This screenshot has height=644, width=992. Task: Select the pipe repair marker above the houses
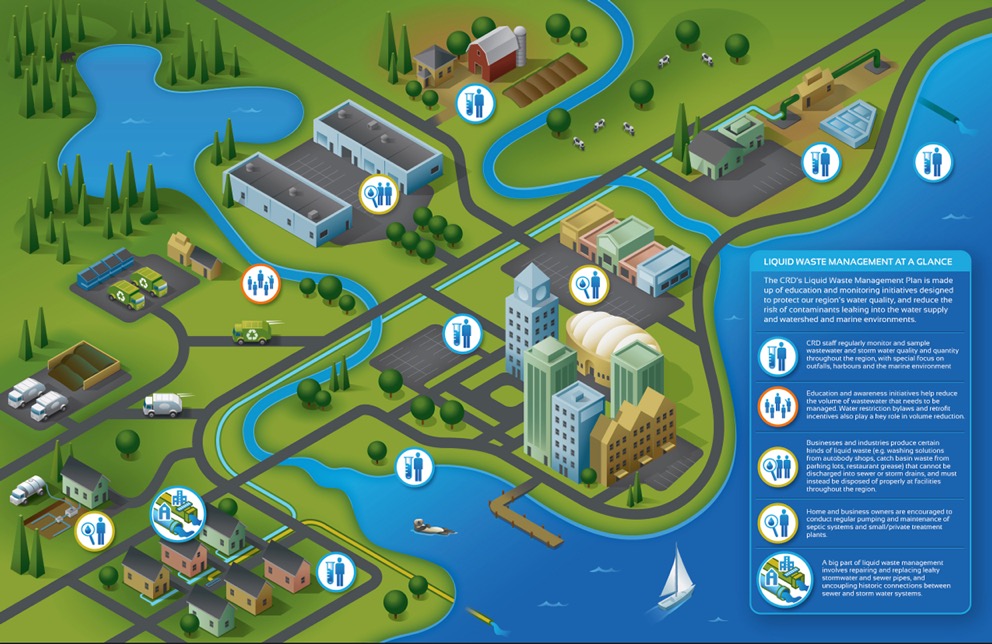point(171,513)
